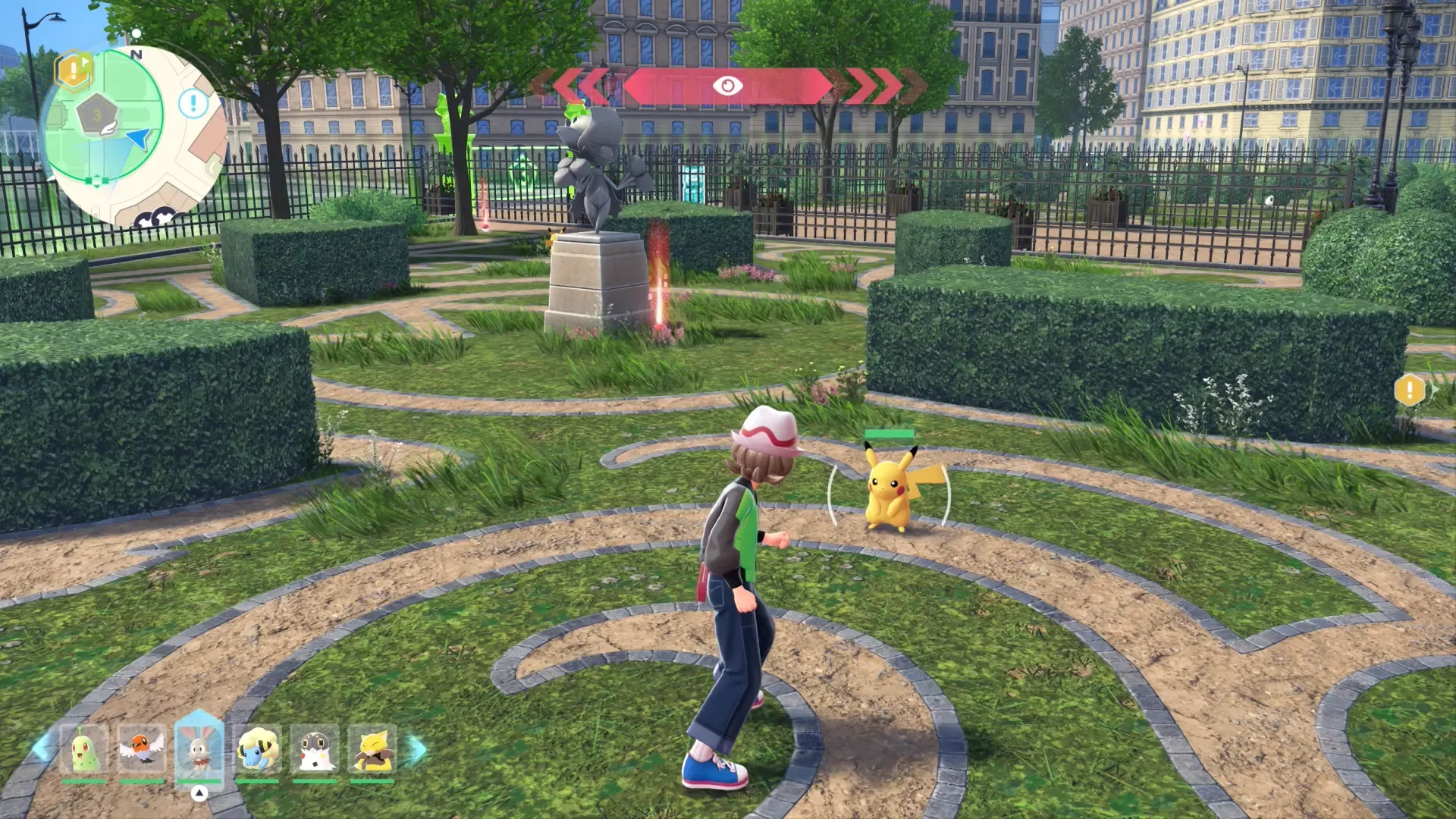Click the highlighted Bunnelby party slot
This screenshot has height=819, width=1456.
click(202, 748)
